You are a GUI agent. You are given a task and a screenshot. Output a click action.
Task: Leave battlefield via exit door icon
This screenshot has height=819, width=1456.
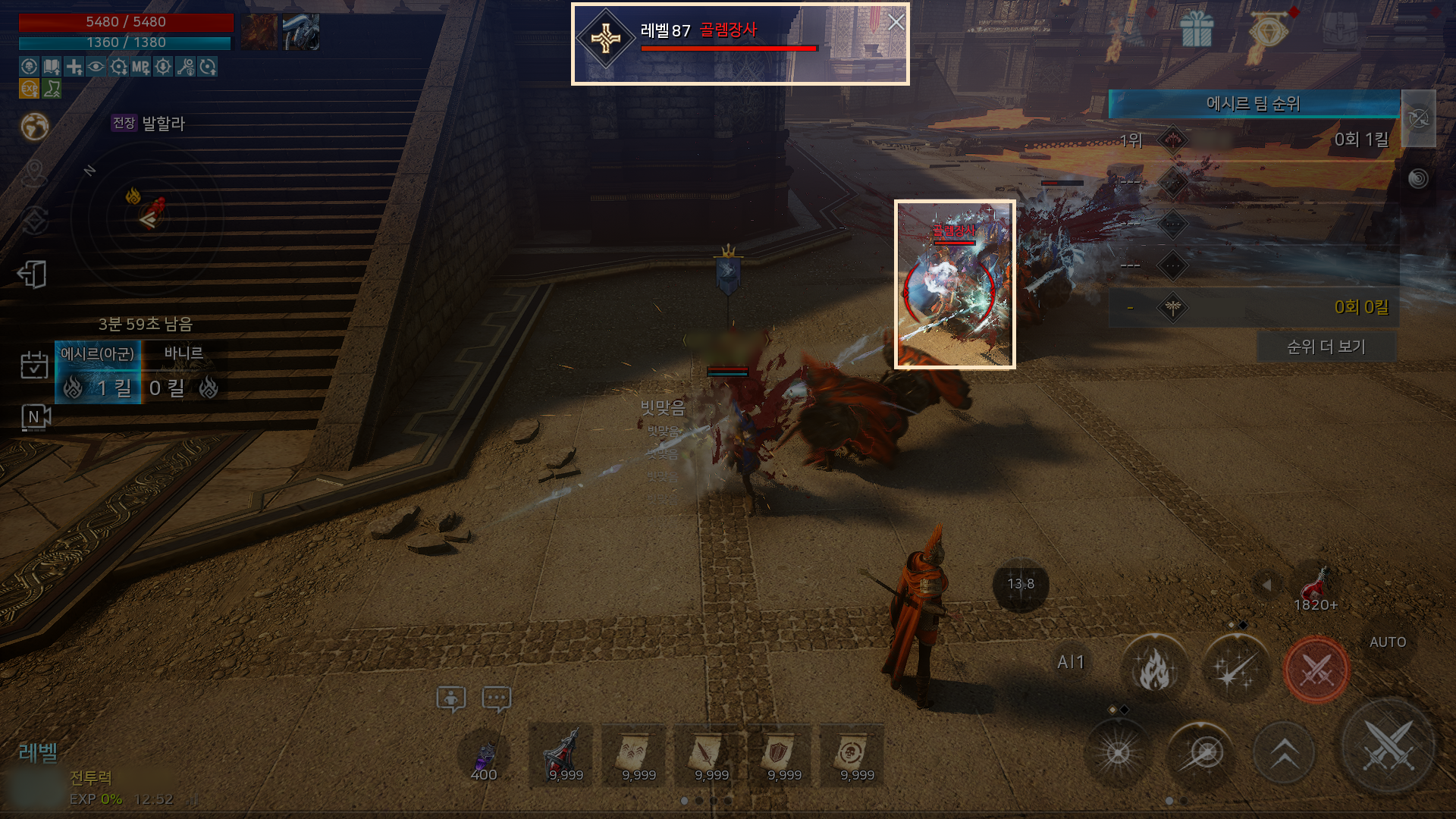33,275
